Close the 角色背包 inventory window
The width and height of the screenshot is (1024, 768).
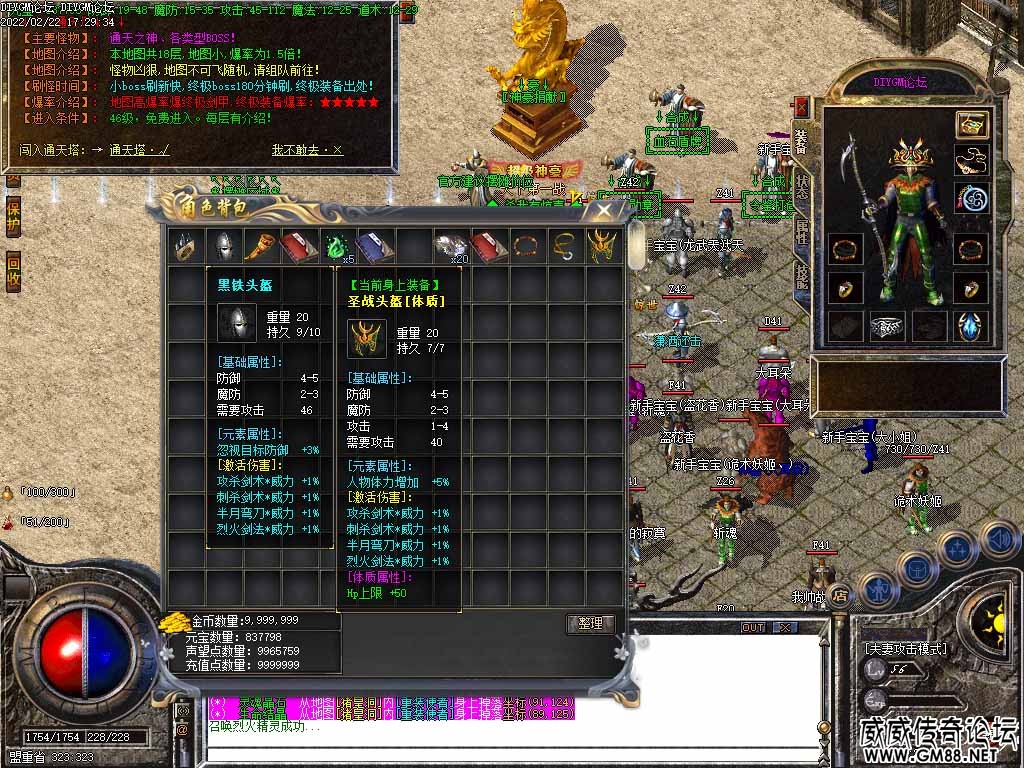coord(604,210)
